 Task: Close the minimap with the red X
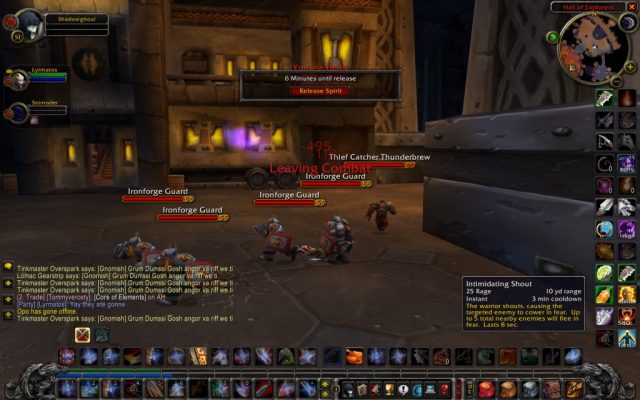coord(632,7)
